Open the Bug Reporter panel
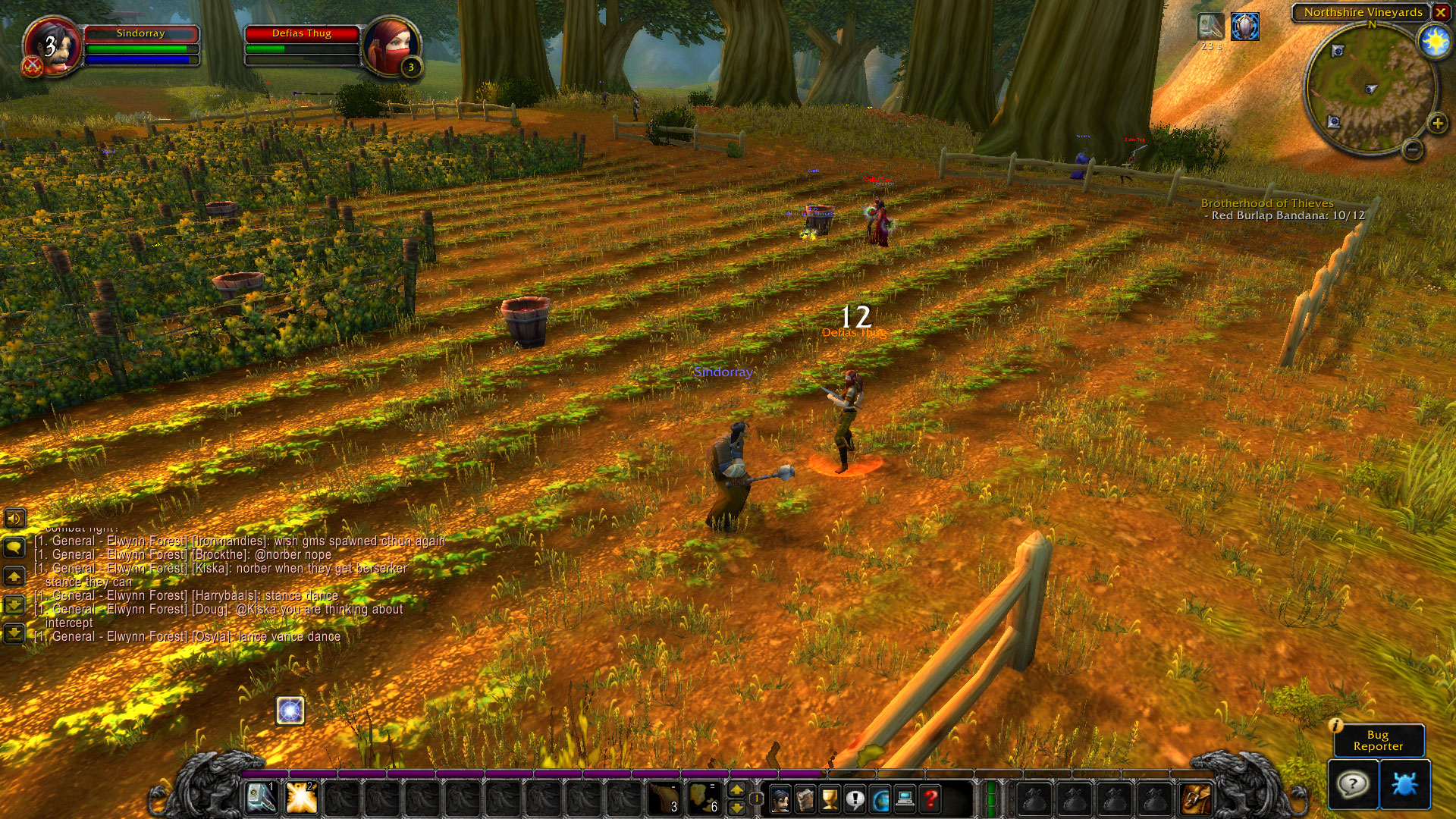The image size is (1456, 819). 1378,741
